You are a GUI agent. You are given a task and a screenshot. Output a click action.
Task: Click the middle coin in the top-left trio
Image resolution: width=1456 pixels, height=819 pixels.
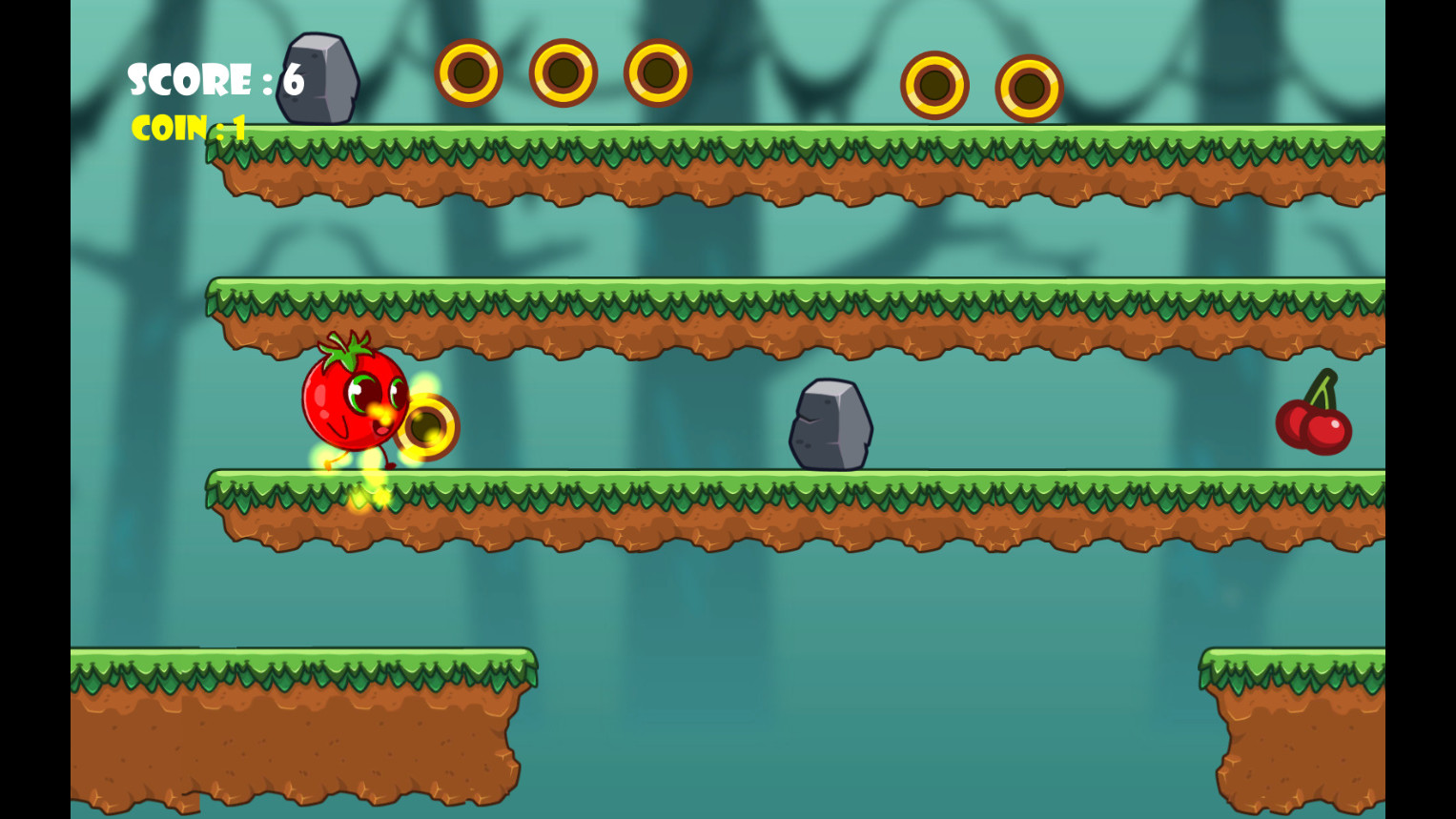pos(562,72)
